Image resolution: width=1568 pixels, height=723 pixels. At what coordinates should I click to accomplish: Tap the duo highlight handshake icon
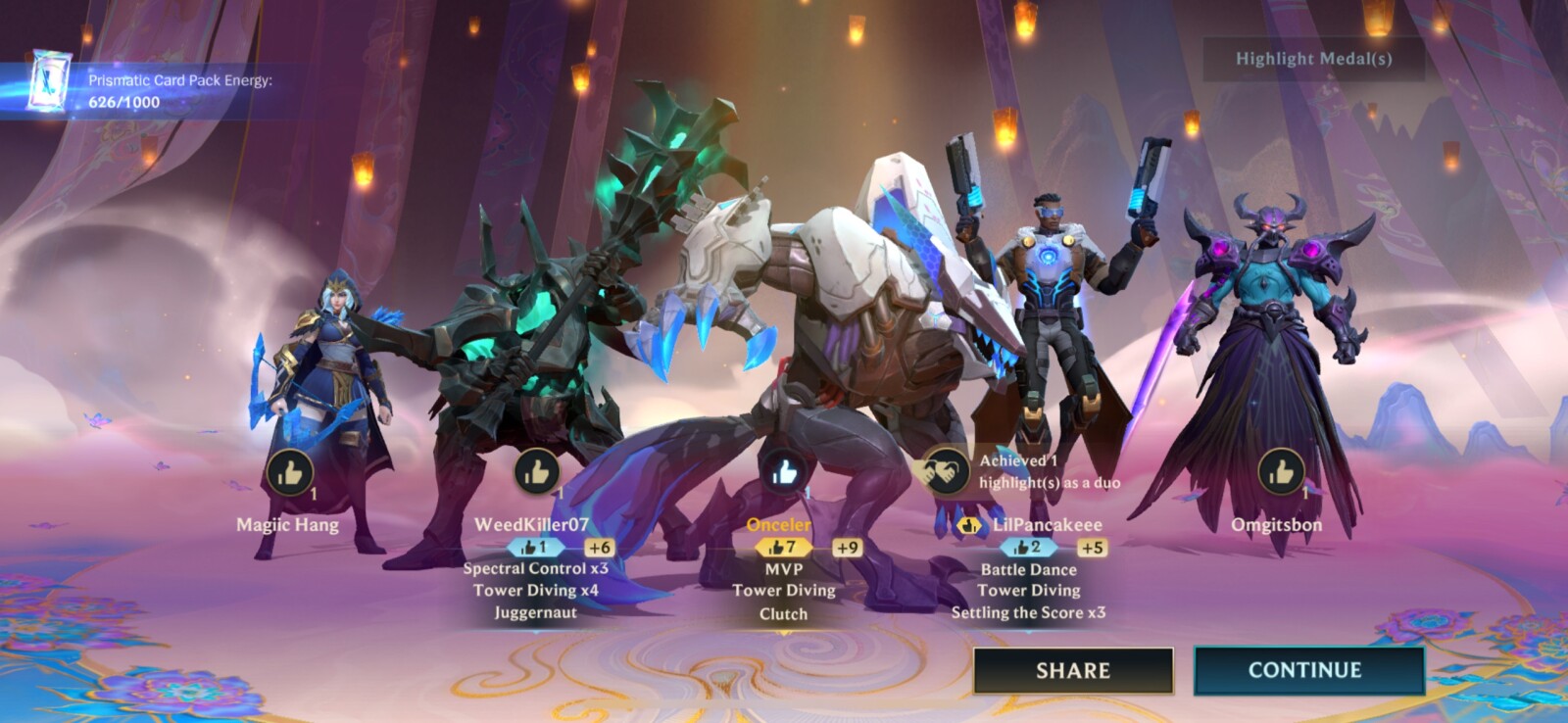[945, 471]
